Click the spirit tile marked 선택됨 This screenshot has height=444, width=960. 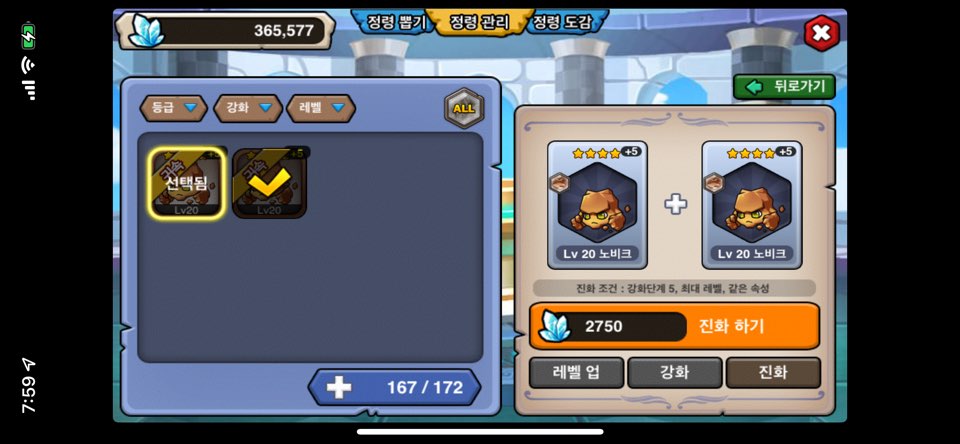click(x=187, y=183)
